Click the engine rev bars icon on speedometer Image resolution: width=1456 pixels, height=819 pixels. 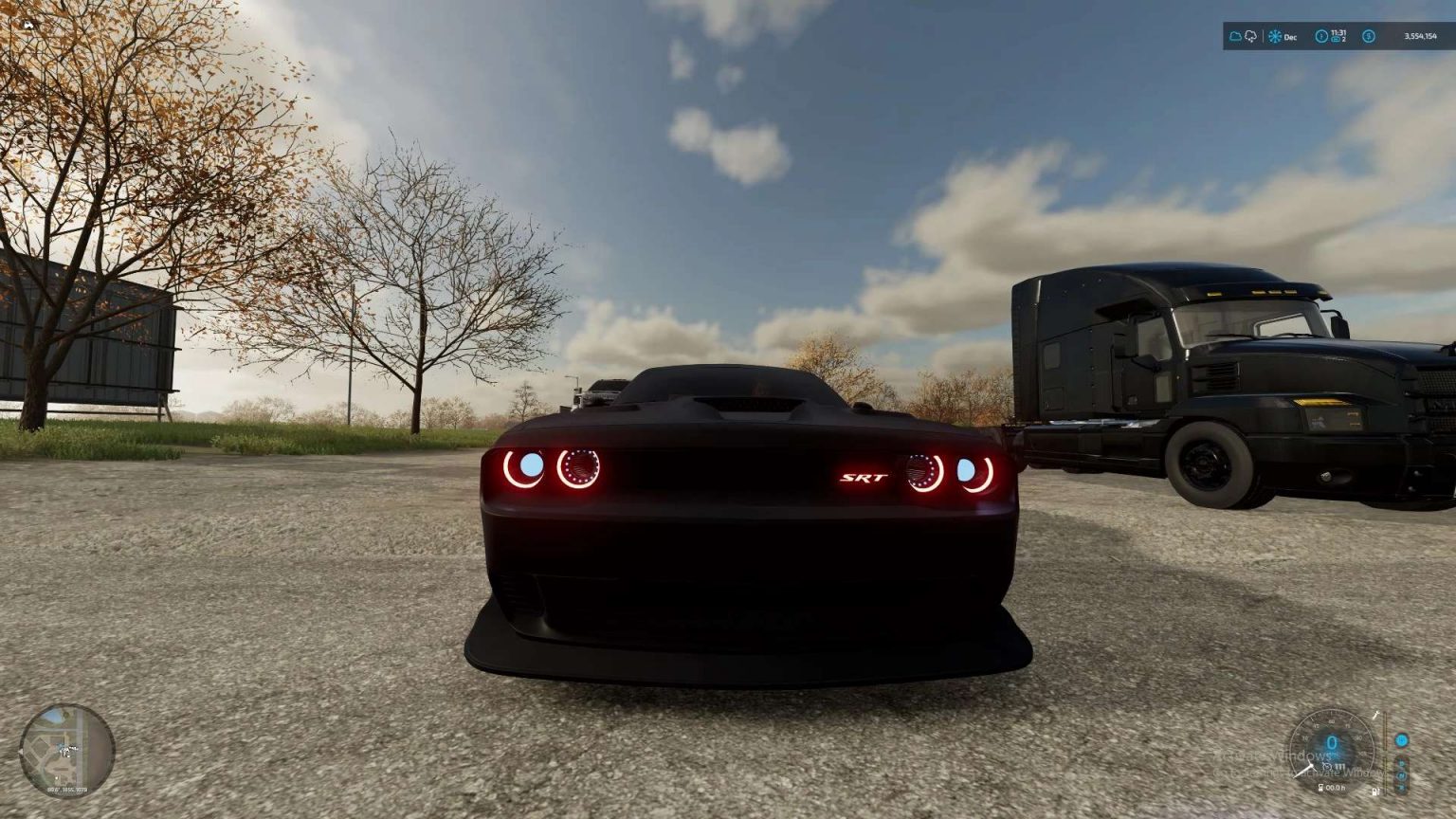(1339, 766)
